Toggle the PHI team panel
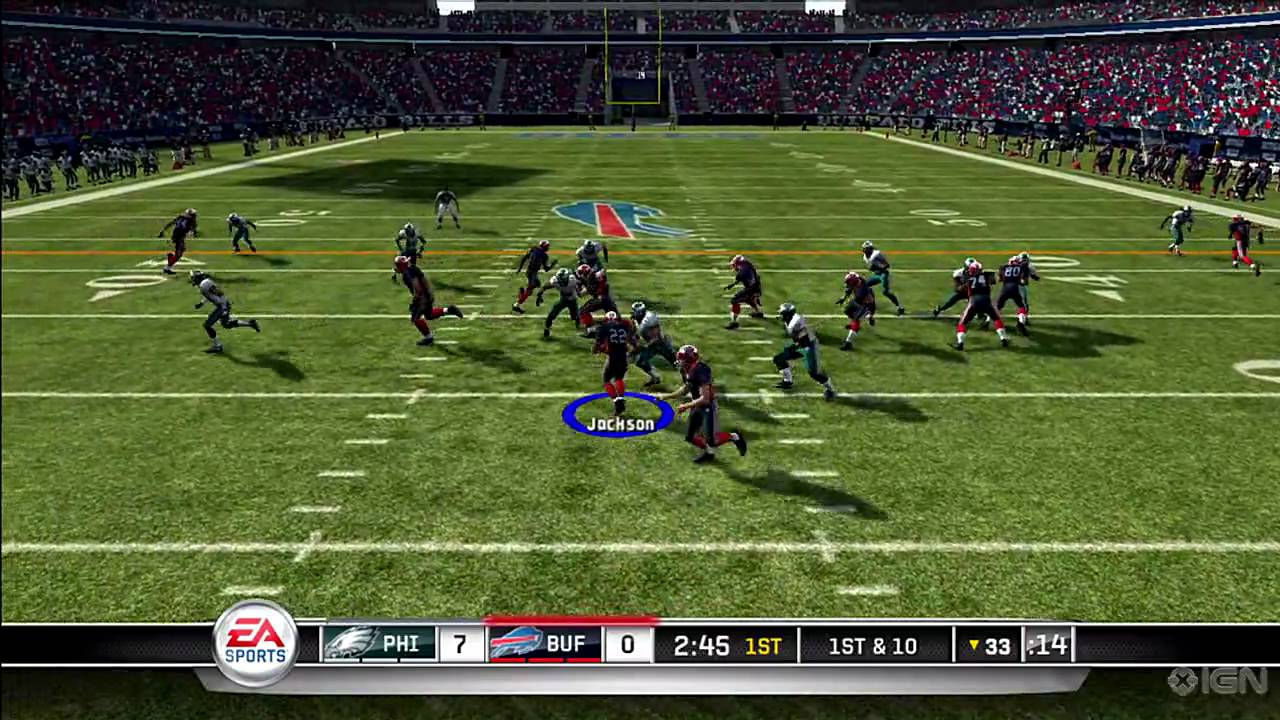This screenshot has width=1280, height=720. click(x=378, y=644)
